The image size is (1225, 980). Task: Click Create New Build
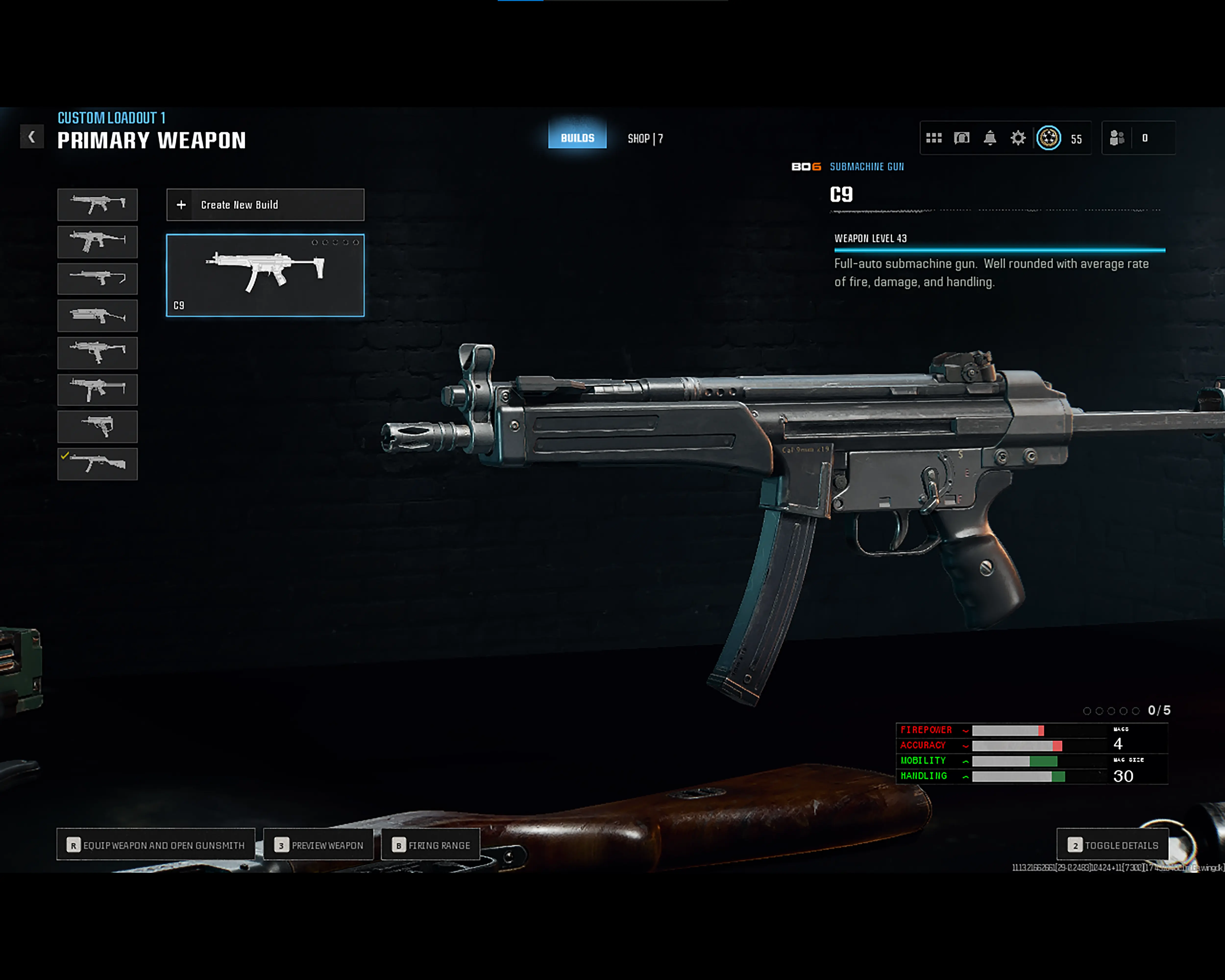pos(265,205)
